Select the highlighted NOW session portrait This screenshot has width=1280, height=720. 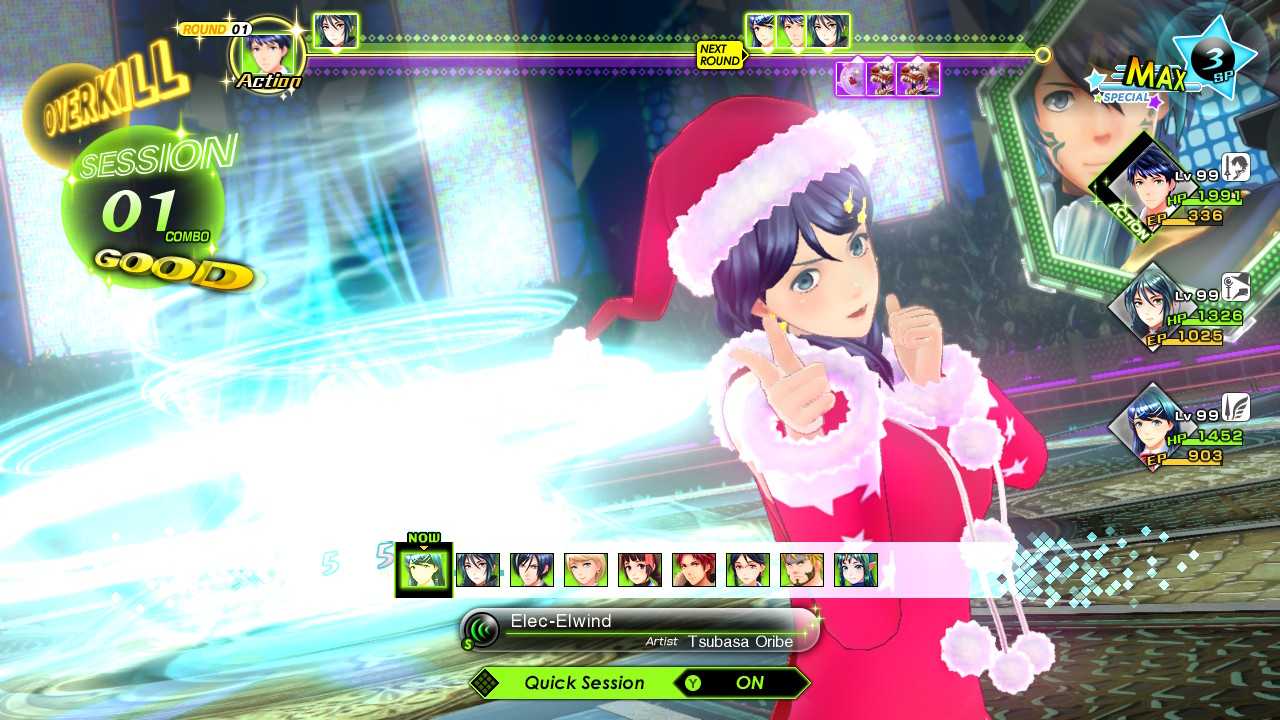point(423,570)
